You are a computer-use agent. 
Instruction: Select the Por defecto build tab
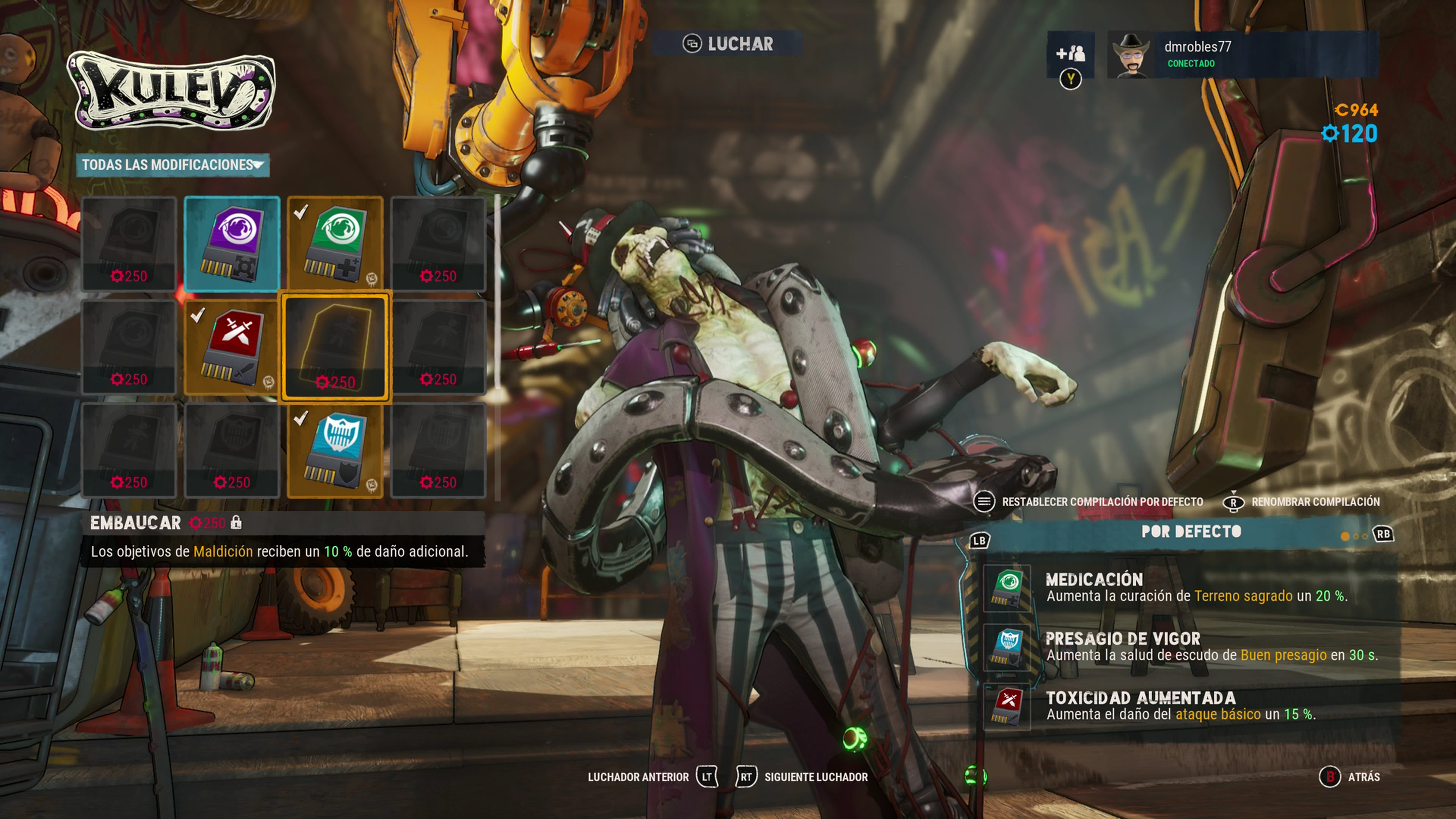[x=1190, y=532]
